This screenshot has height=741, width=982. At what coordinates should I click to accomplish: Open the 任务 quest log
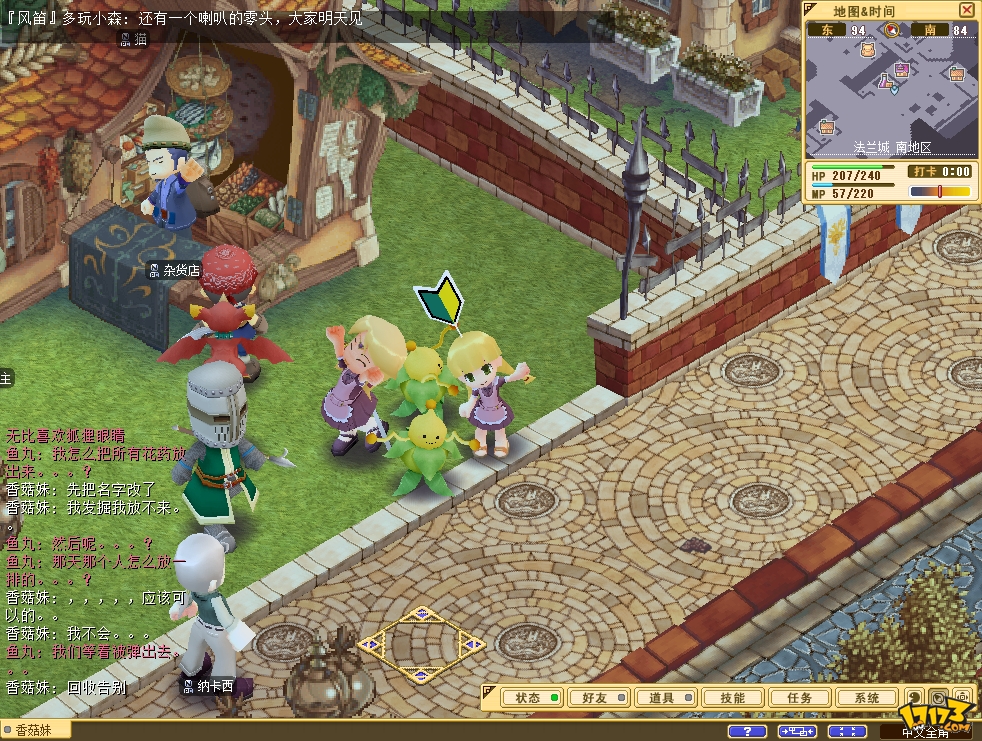pos(800,698)
